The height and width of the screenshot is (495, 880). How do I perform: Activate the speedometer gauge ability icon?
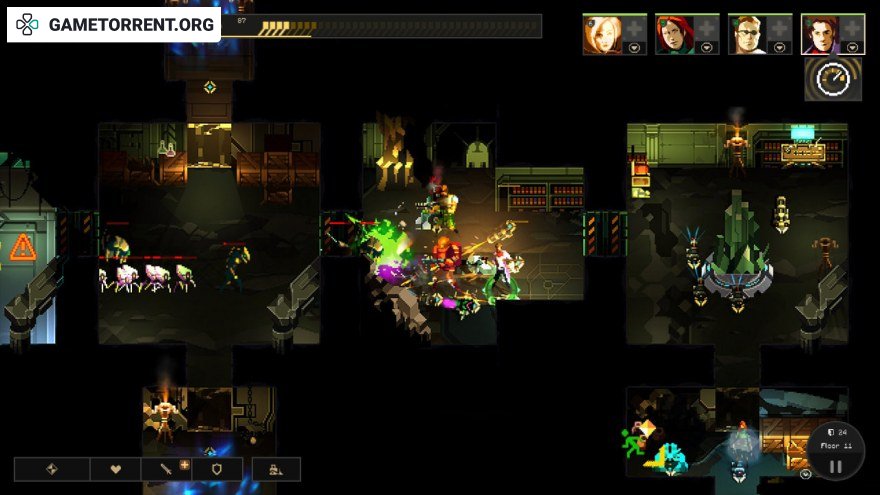(833, 79)
